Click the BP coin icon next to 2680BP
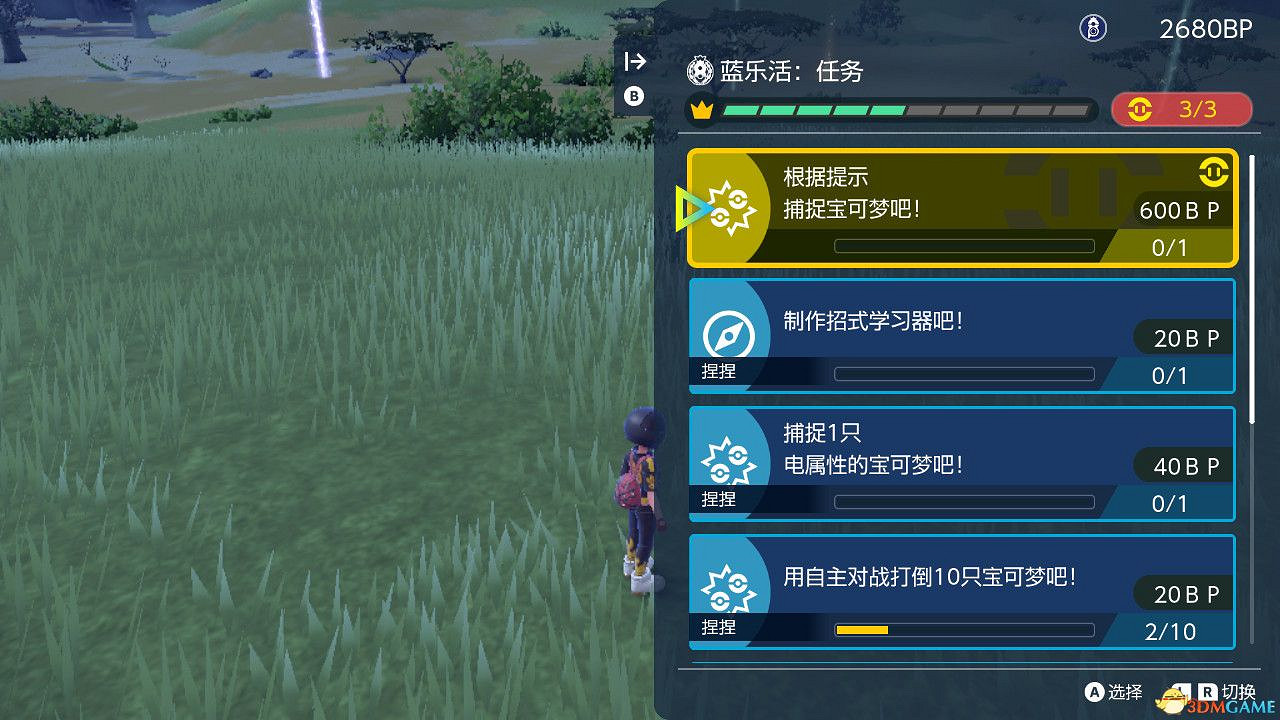Image resolution: width=1280 pixels, height=720 pixels. [x=1093, y=29]
